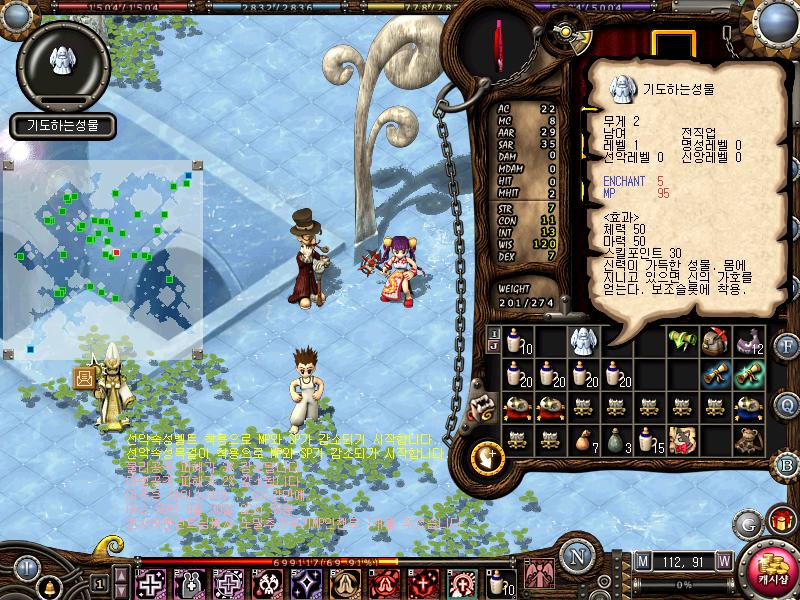
Task: Click the gold orb plus button beside inventory
Action: coord(486,456)
